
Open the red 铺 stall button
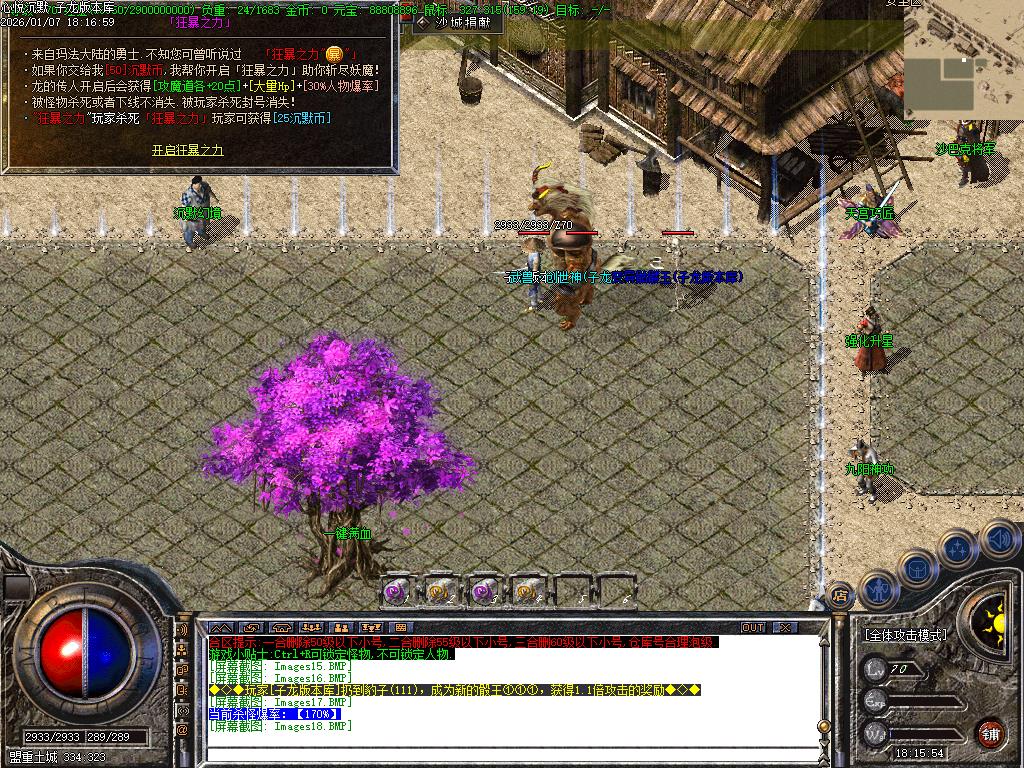click(x=990, y=732)
